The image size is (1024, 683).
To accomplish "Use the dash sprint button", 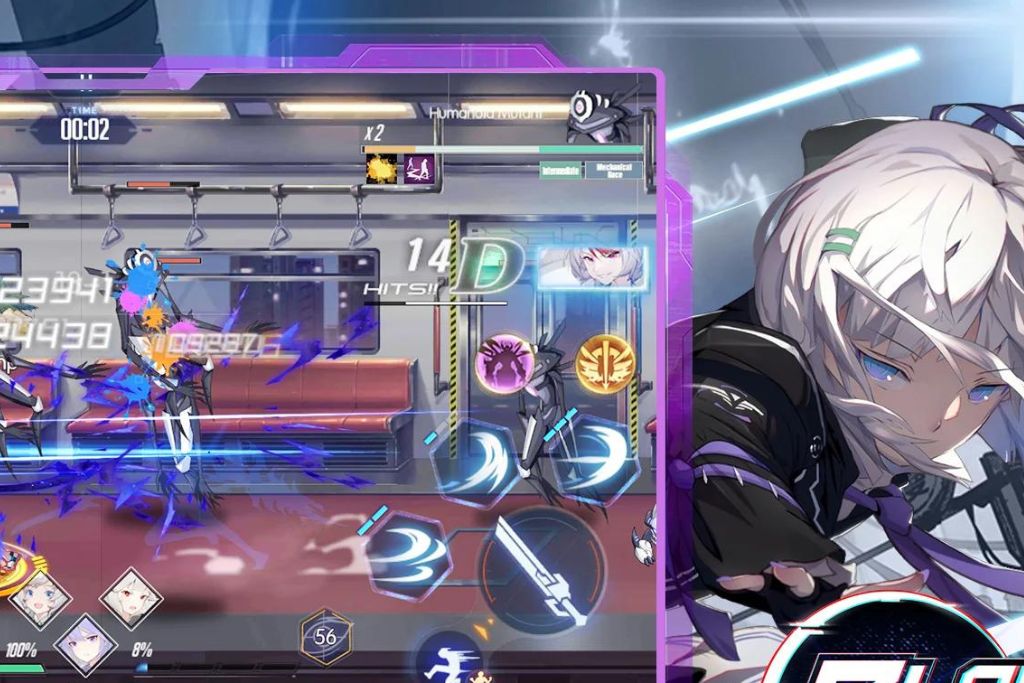I will [x=449, y=658].
